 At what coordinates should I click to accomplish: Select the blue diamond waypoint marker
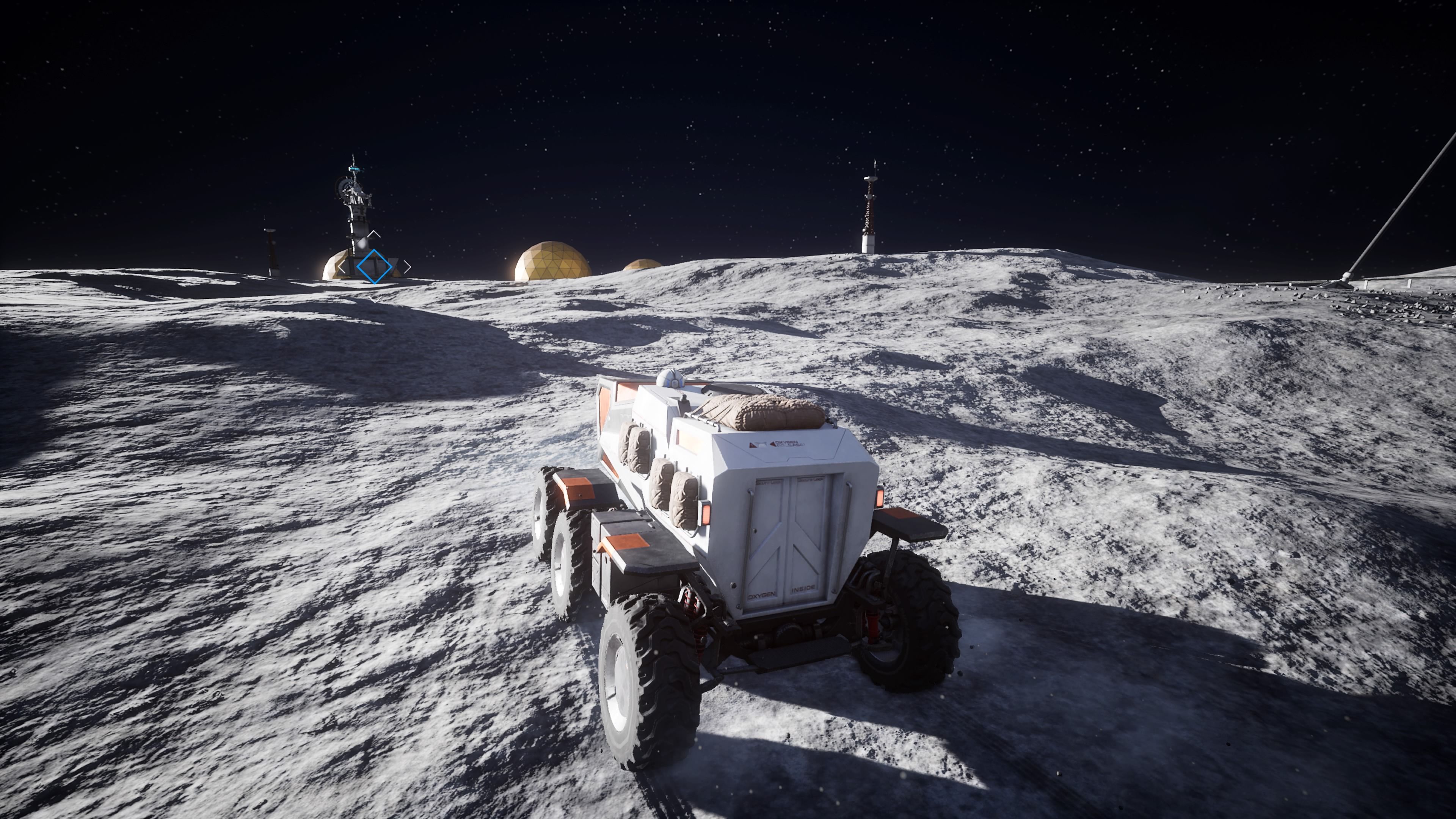click(374, 266)
